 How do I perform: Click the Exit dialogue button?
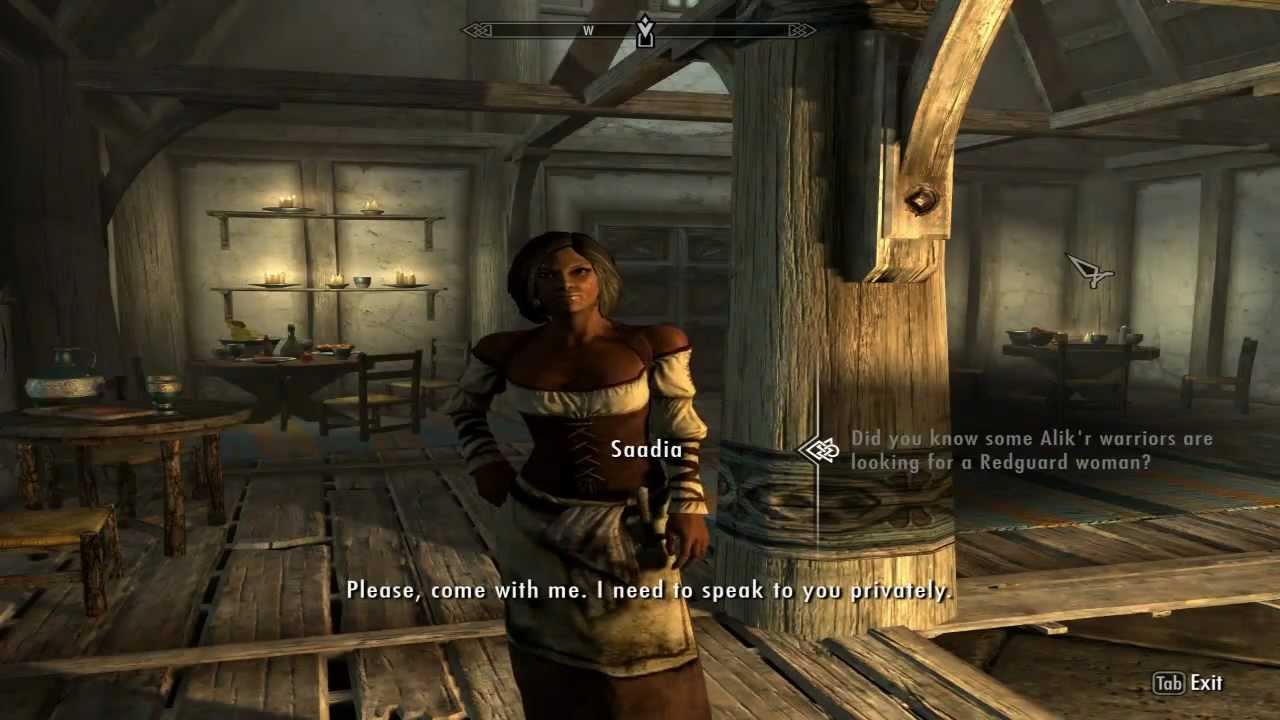point(1188,683)
